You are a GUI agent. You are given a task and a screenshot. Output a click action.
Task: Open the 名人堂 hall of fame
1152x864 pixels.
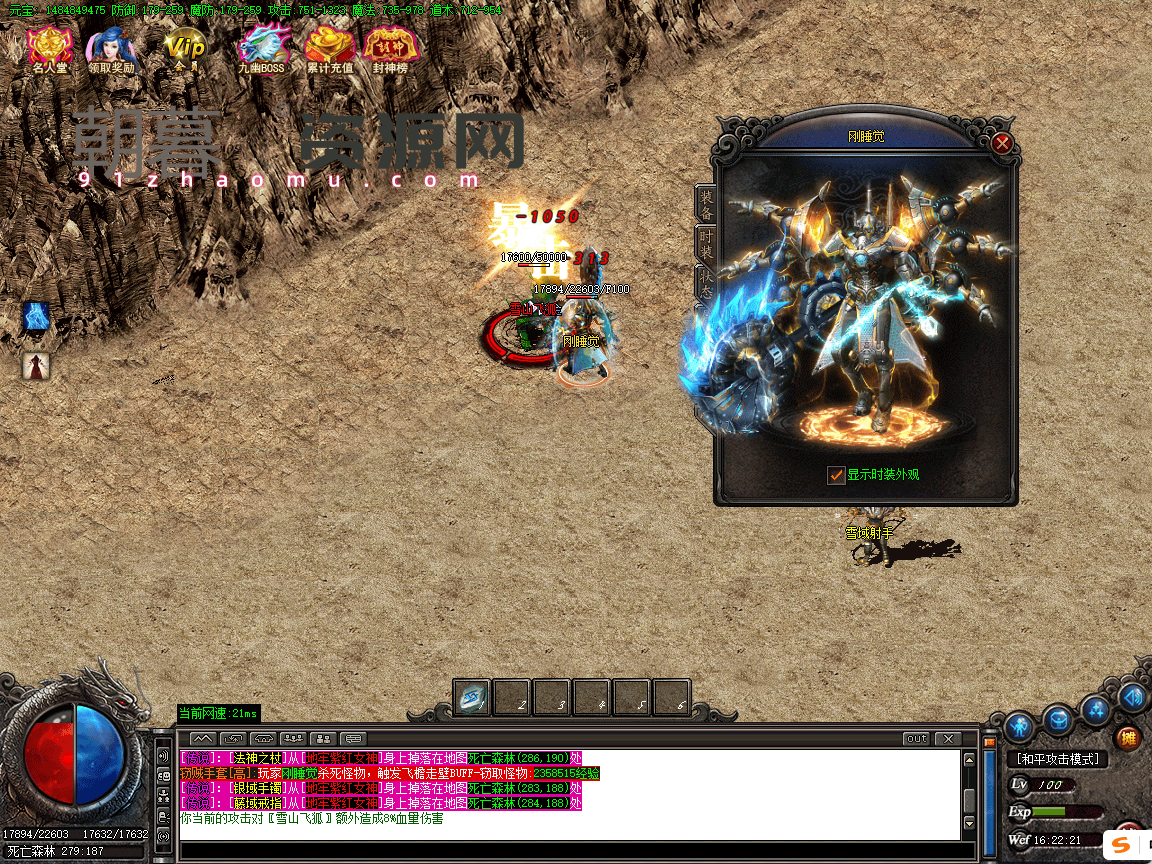(x=49, y=50)
